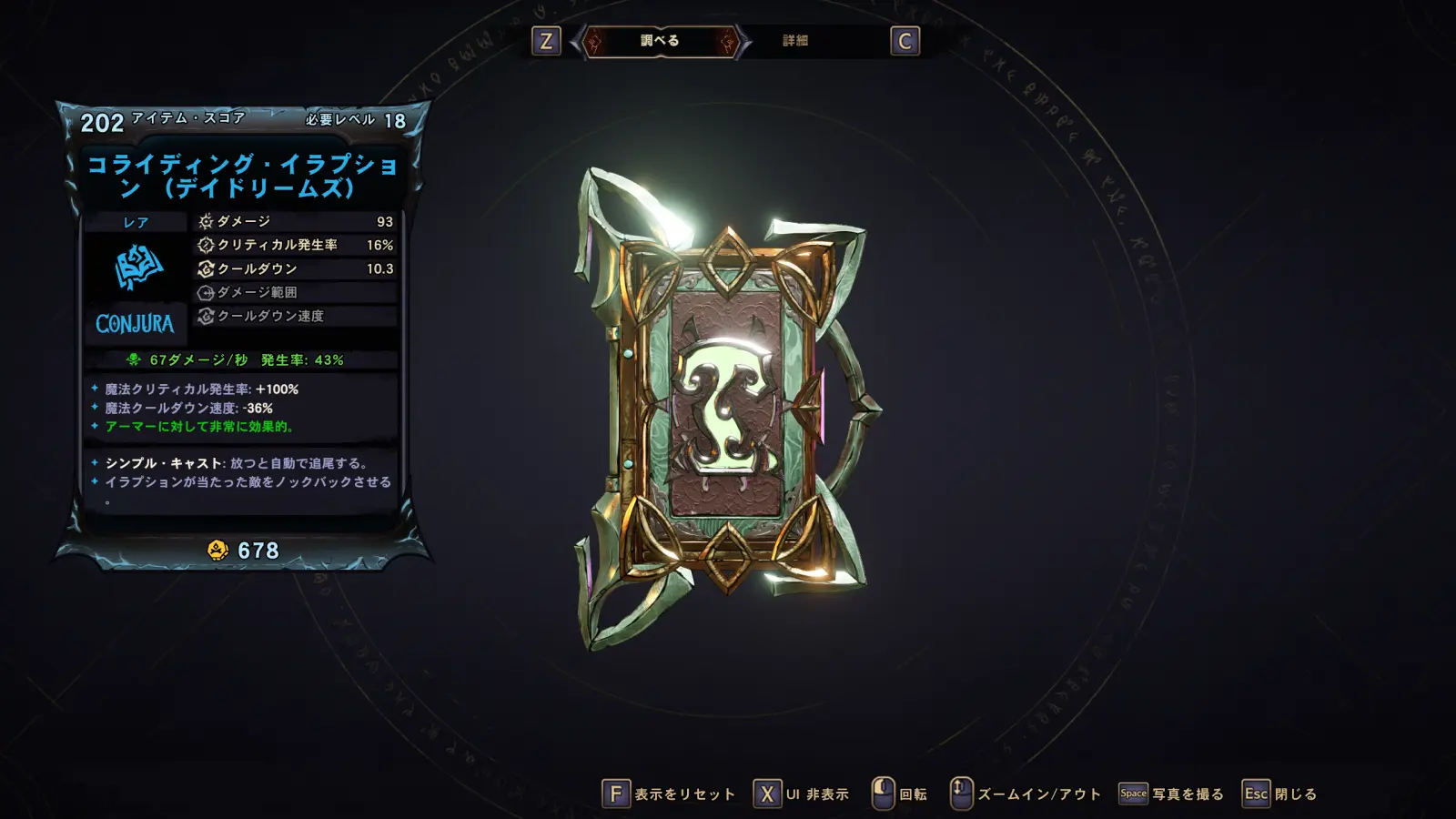Hide the interface with UI 非表示
Screen dimensions: 1456x819
point(802,794)
